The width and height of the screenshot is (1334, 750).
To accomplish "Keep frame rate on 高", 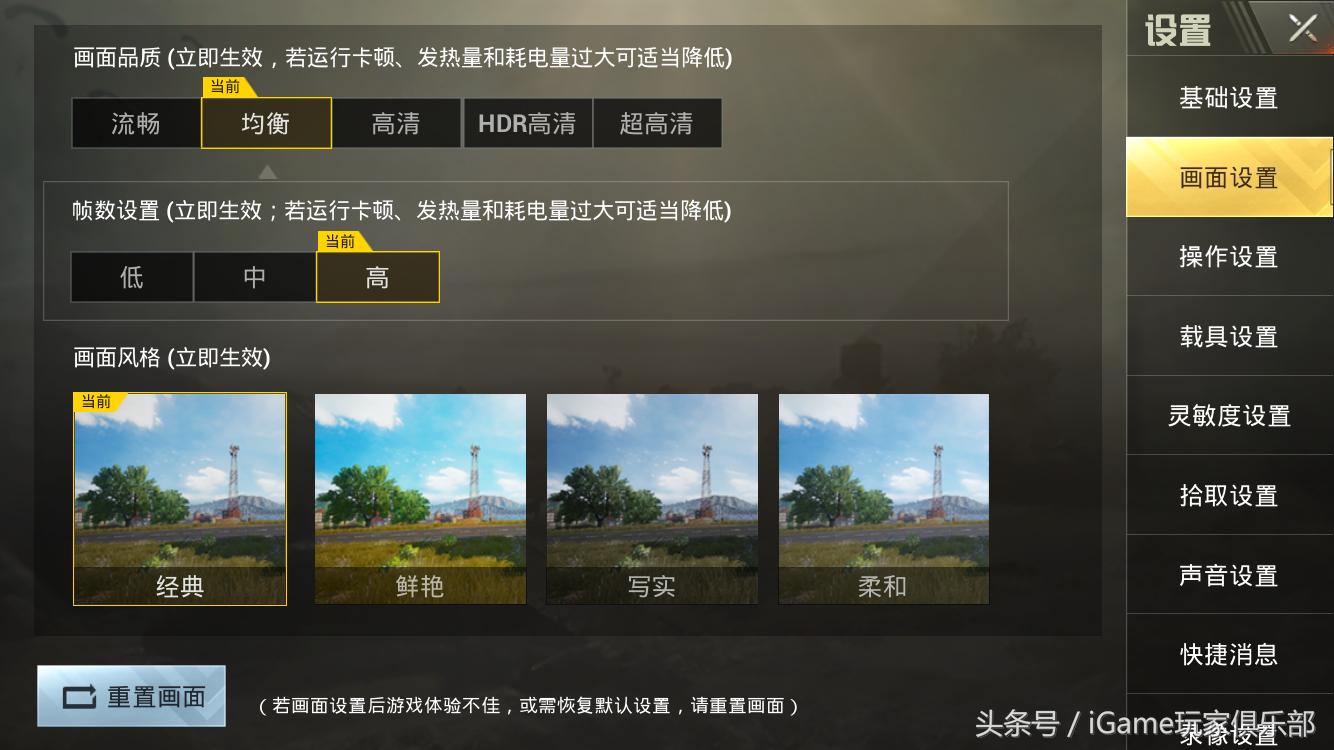I will click(x=378, y=277).
